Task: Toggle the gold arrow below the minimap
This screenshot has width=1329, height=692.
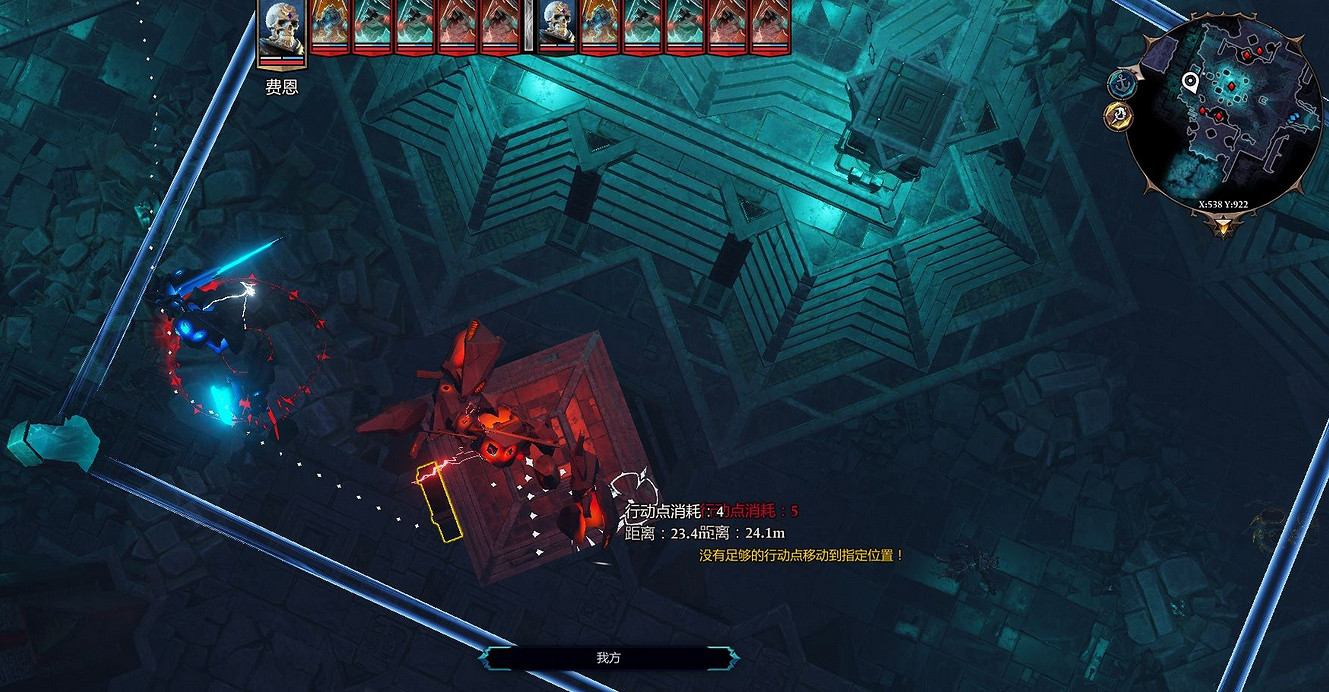Action: pyautogui.click(x=1222, y=227)
